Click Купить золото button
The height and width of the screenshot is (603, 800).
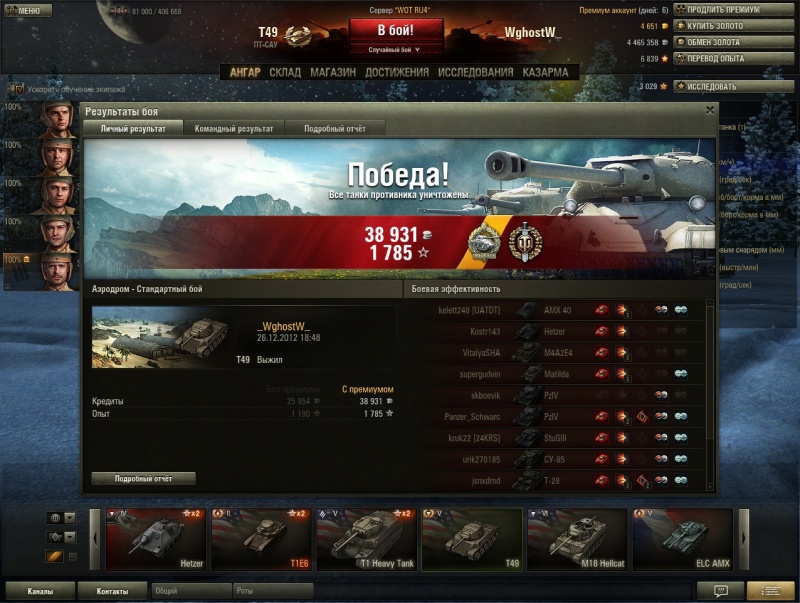722,26
